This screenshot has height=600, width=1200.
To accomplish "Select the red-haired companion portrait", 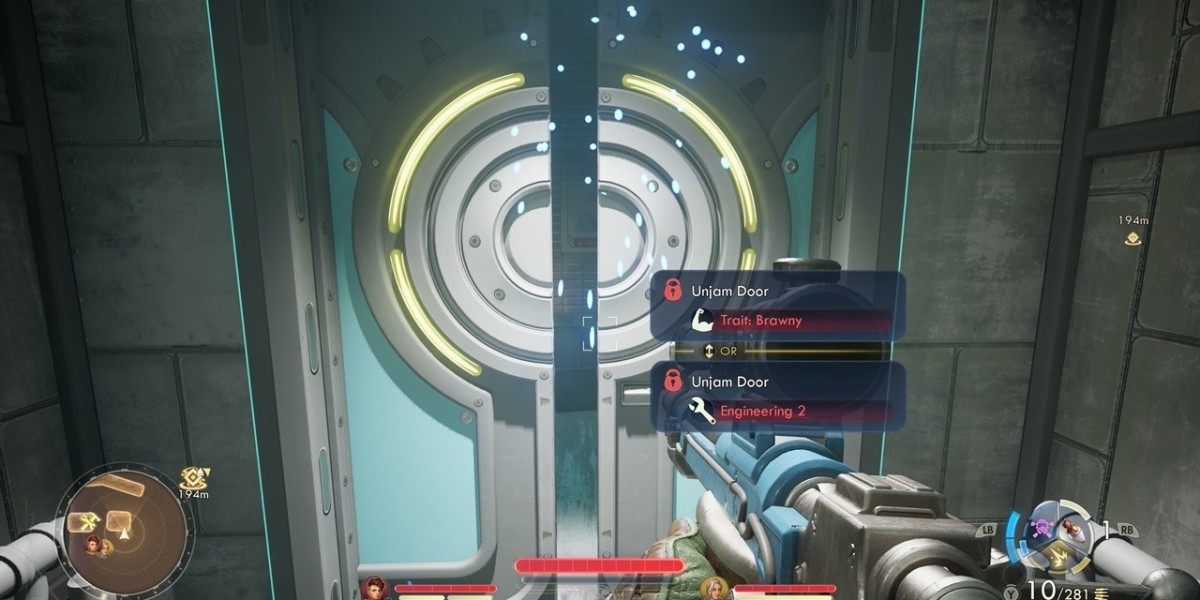I will (376, 587).
